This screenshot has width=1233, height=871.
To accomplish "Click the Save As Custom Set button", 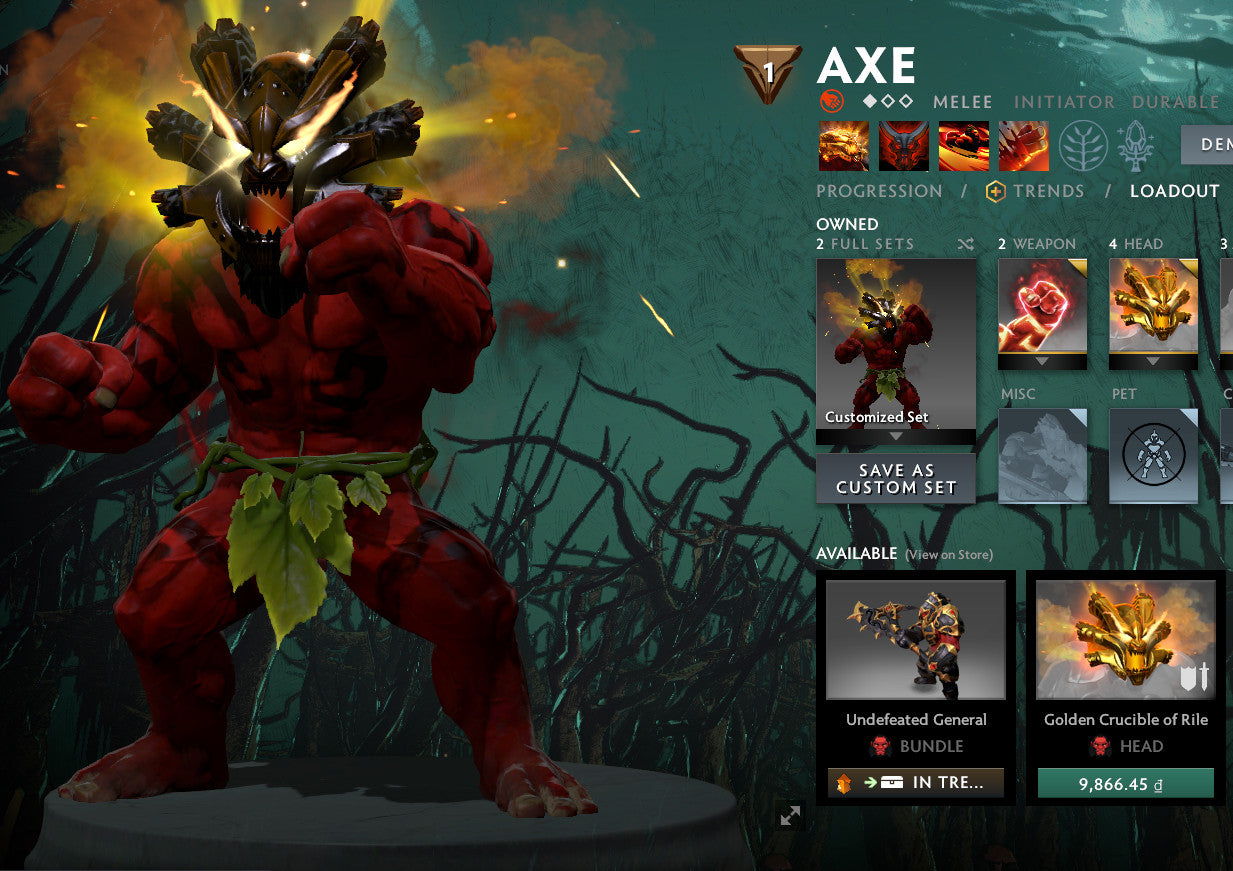I will [896, 479].
